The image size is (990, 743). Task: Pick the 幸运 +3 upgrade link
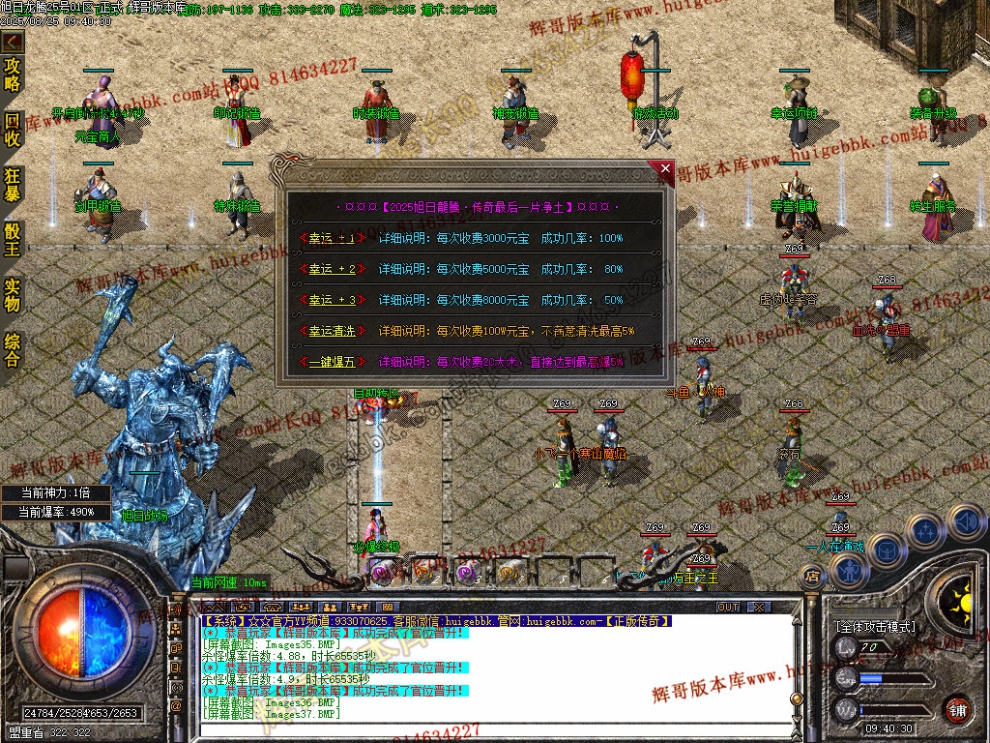pos(329,300)
